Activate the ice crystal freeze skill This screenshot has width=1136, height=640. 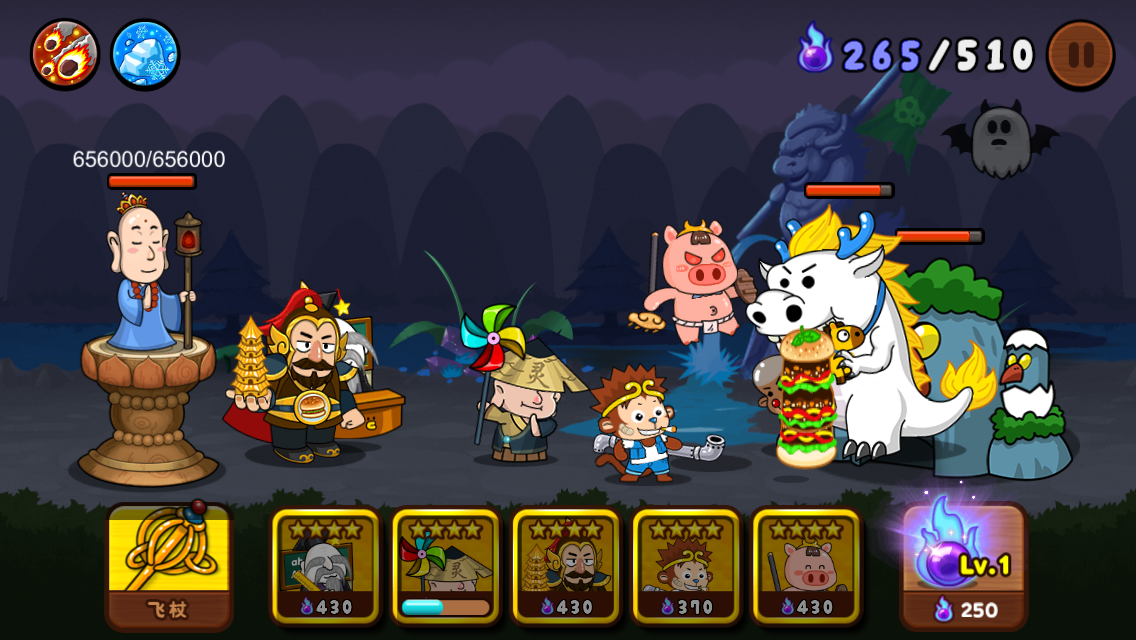145,54
